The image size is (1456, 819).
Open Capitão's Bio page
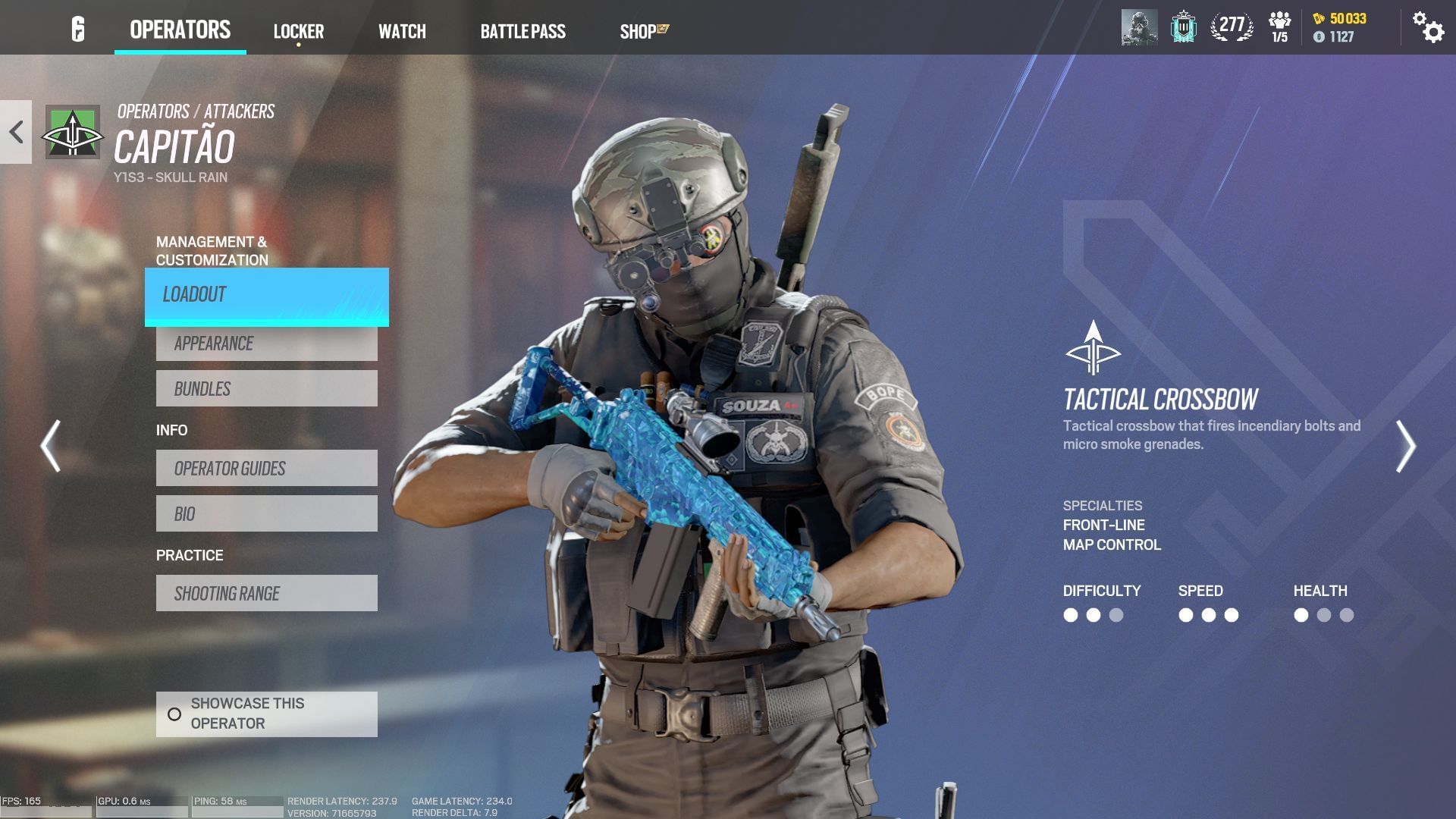tap(267, 513)
